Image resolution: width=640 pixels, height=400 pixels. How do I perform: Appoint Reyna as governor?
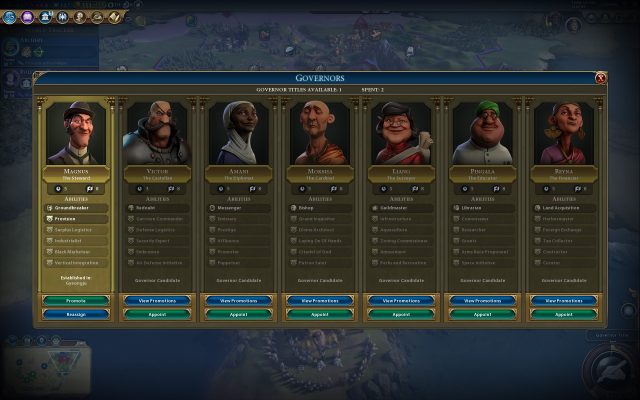(563, 314)
